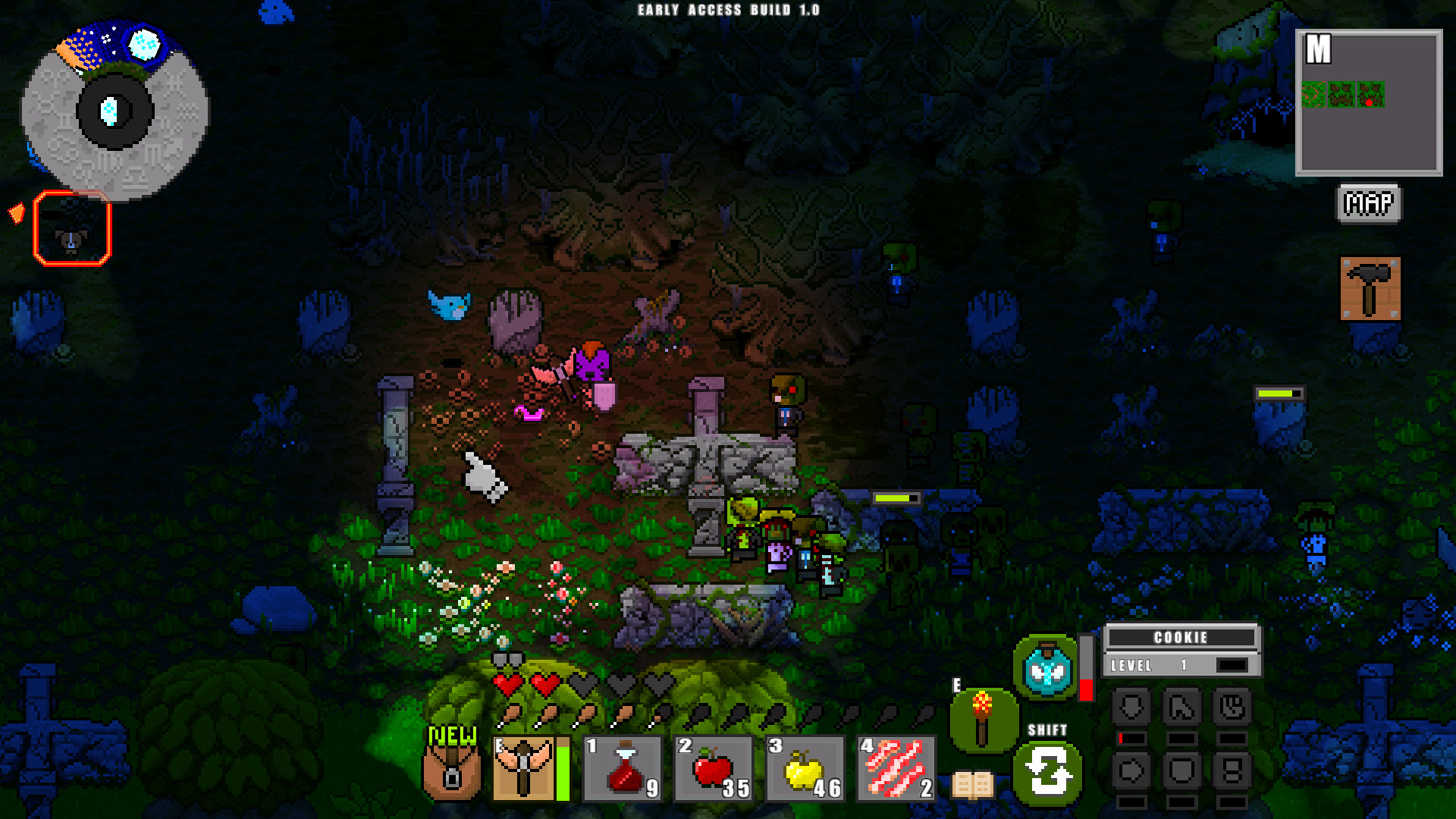Open the MAP button below the minimap panel

[x=1368, y=202]
